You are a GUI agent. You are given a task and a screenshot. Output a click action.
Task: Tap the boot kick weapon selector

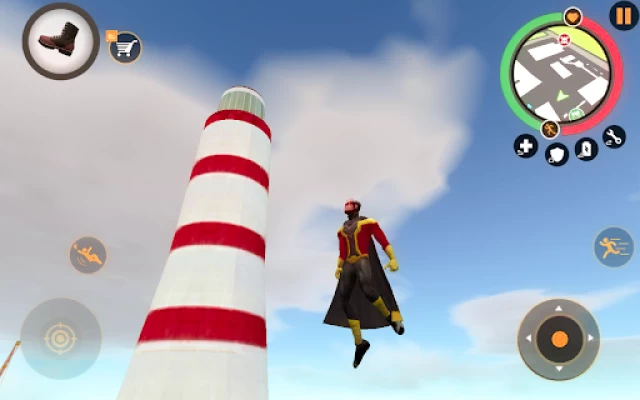pos(60,41)
